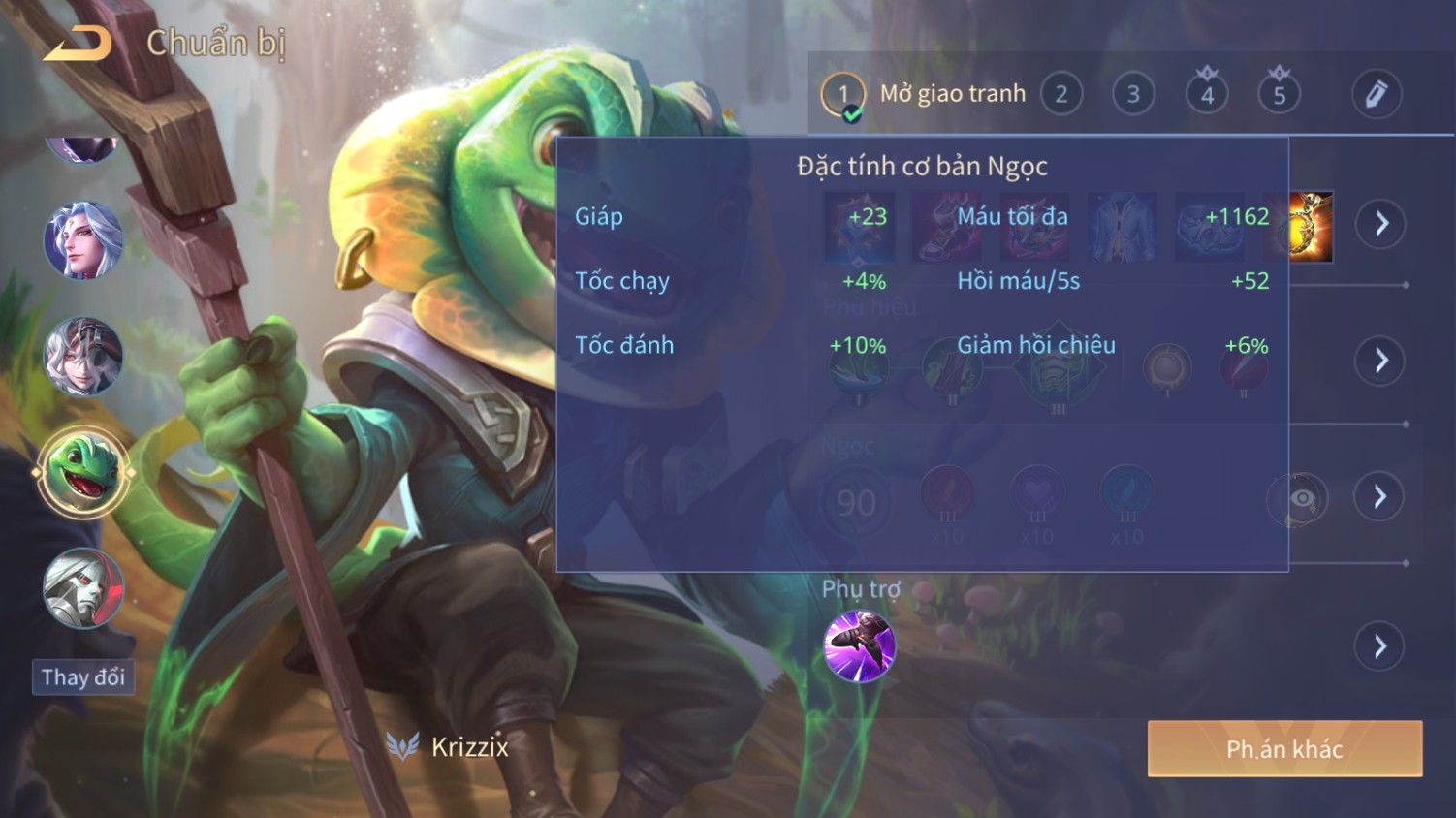The height and width of the screenshot is (818, 1456).
Task: Open build preset 4
Action: [1207, 94]
